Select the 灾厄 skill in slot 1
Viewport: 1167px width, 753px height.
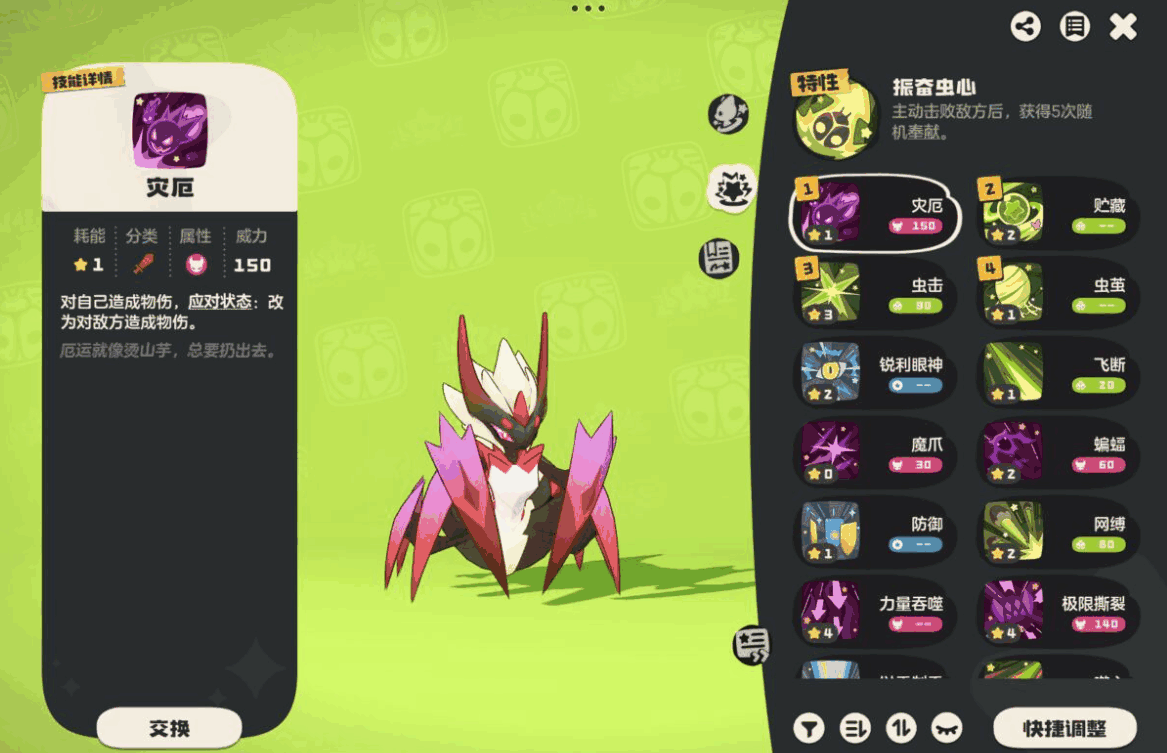(875, 213)
